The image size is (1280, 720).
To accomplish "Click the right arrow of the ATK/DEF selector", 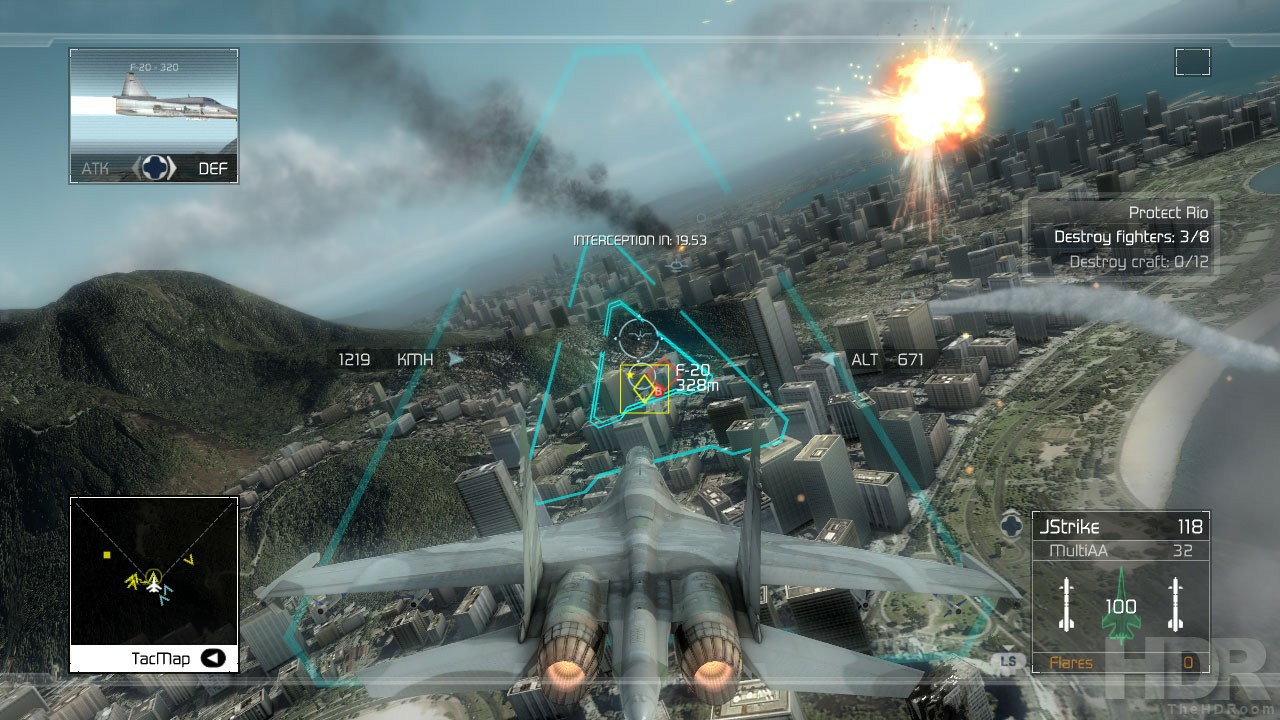I will (171, 168).
